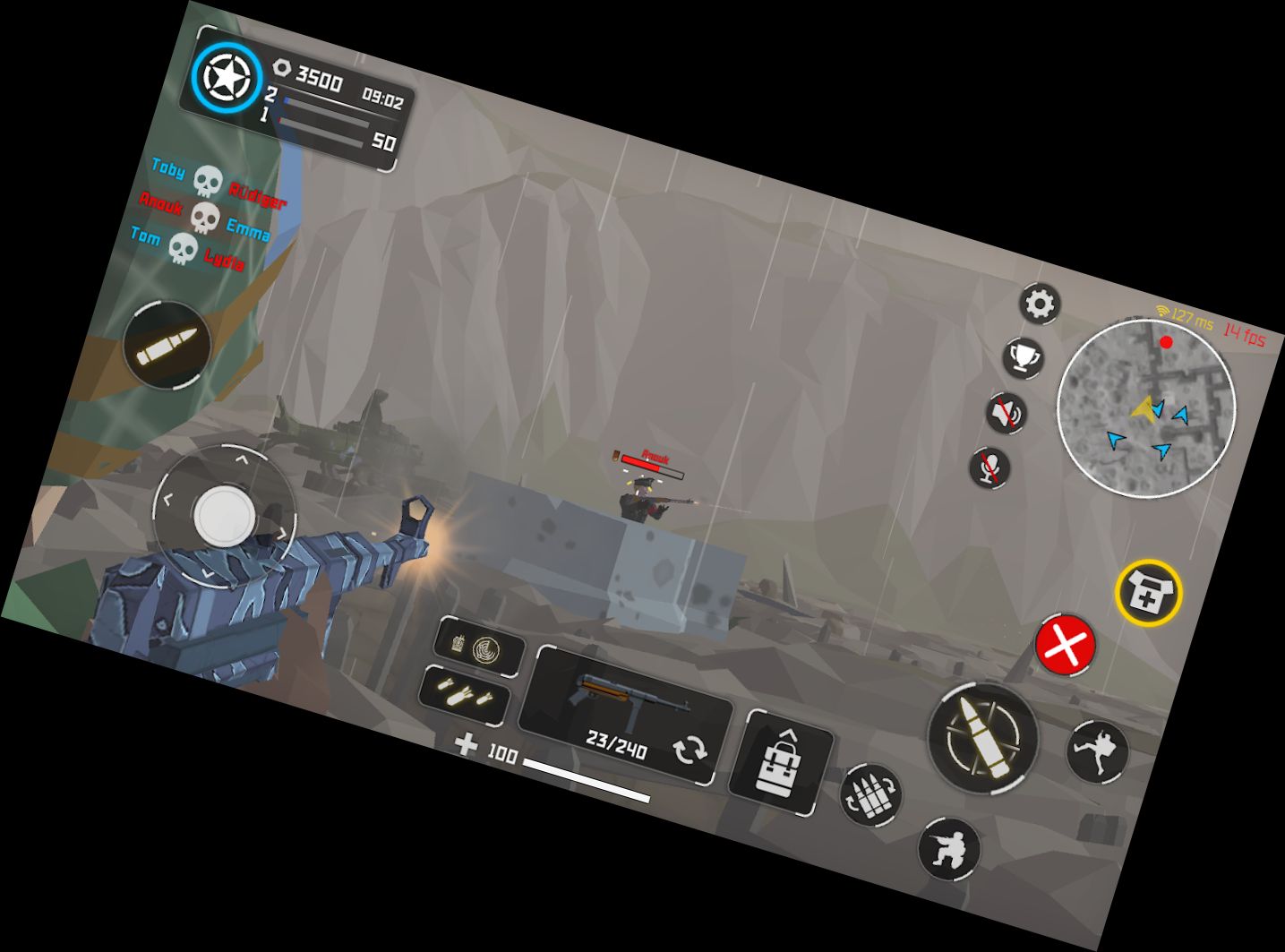Image resolution: width=1285 pixels, height=952 pixels.
Task: Switch ammo with the three-bullets button
Action: [870, 794]
